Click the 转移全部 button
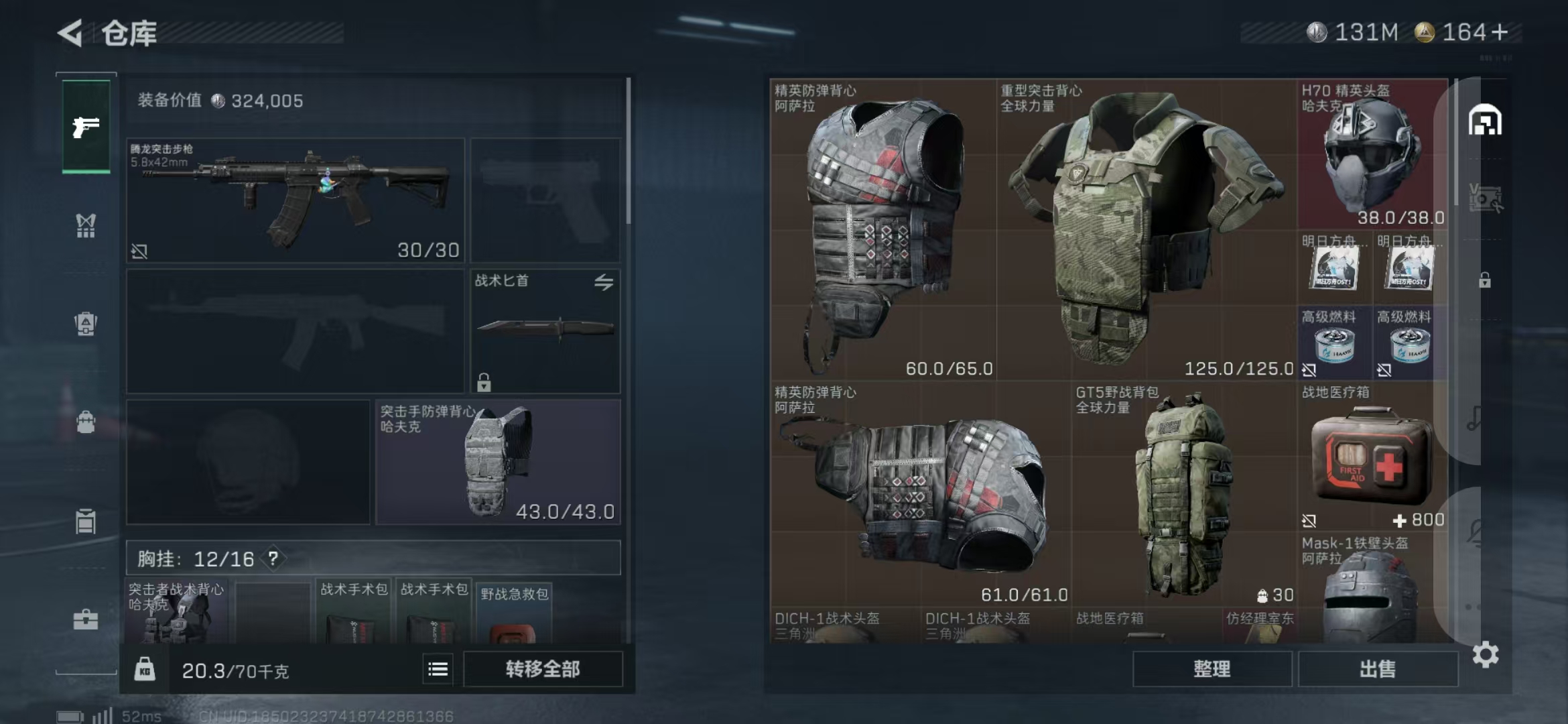The width and height of the screenshot is (1568, 724). point(542,669)
